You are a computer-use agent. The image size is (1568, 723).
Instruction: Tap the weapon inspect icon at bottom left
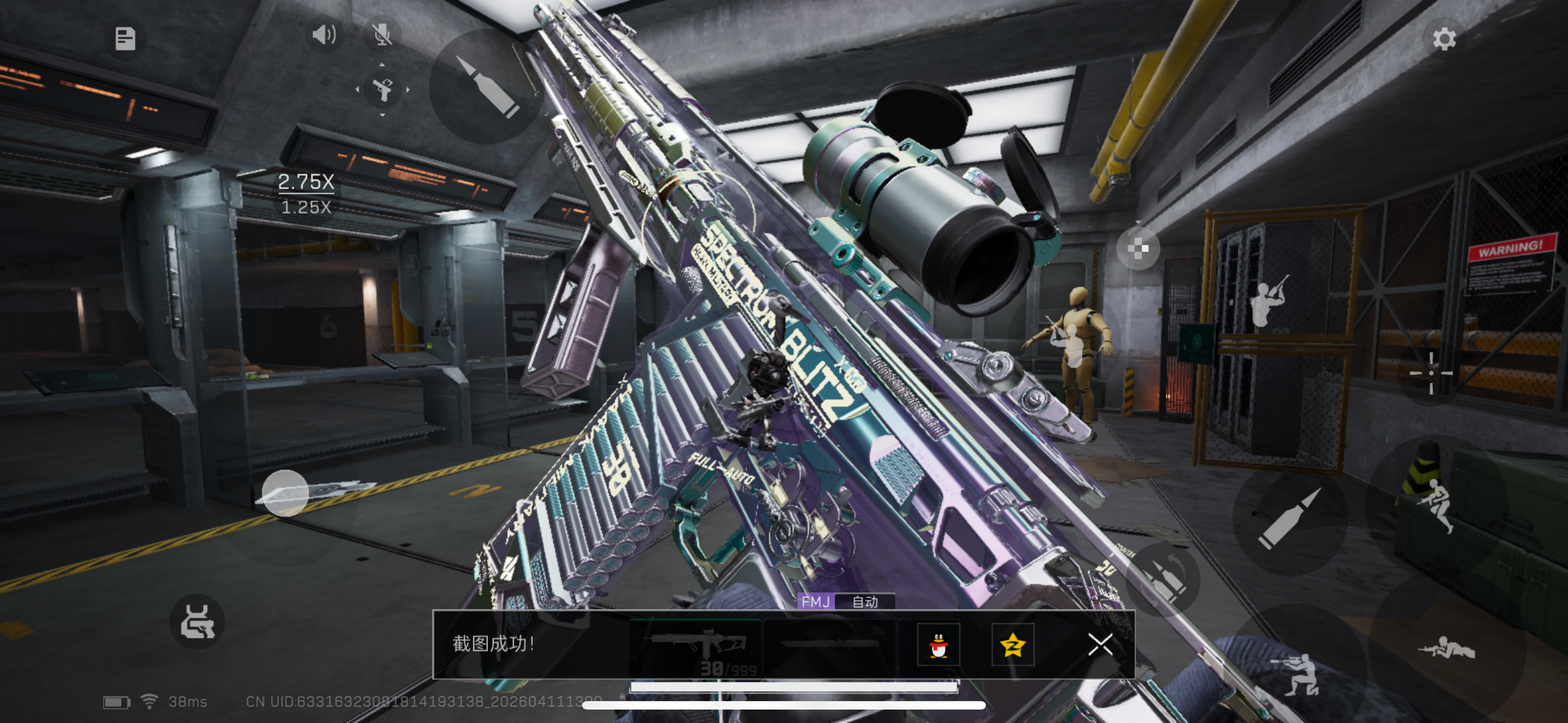(197, 622)
